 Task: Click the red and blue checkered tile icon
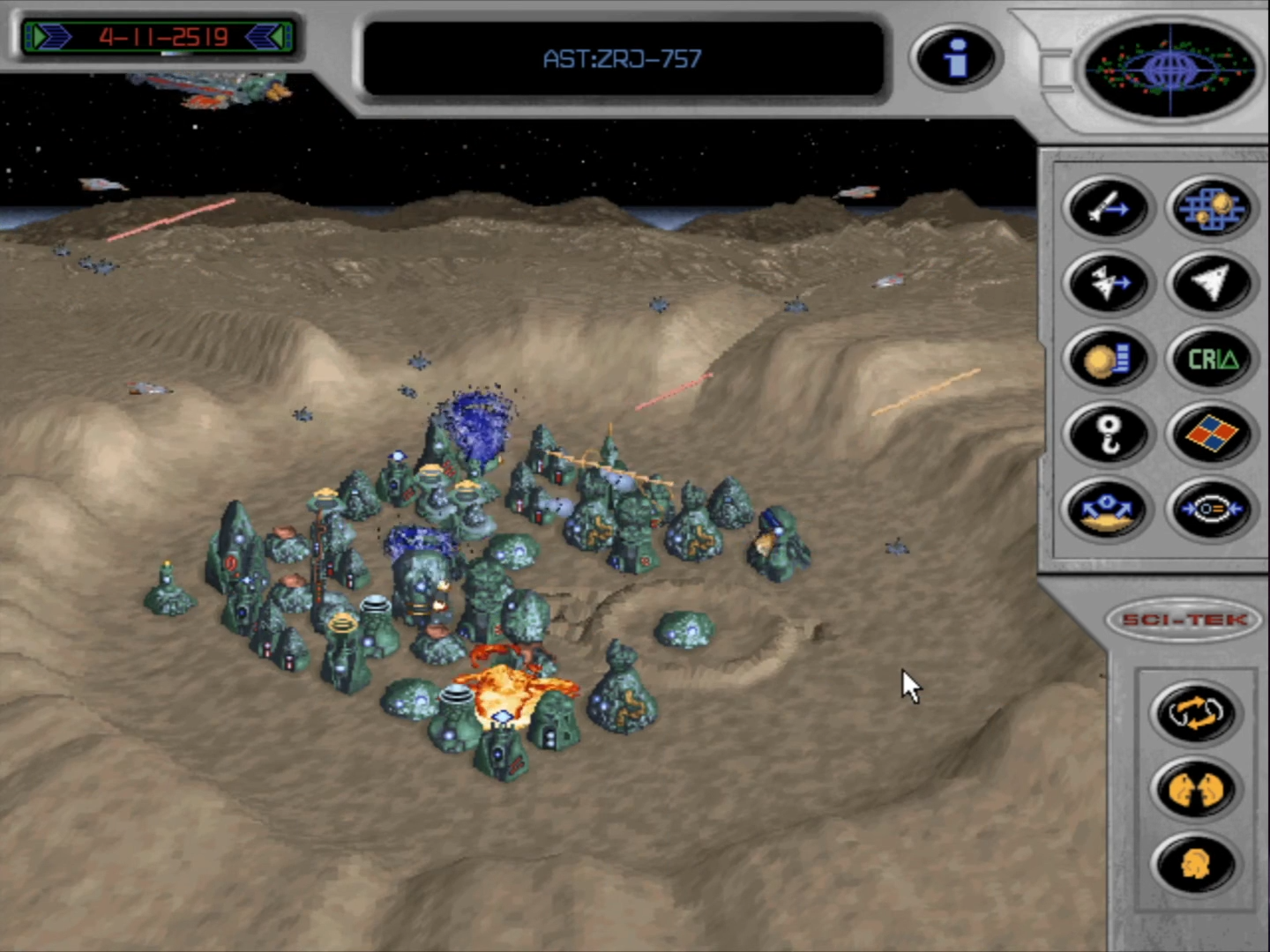1212,434
